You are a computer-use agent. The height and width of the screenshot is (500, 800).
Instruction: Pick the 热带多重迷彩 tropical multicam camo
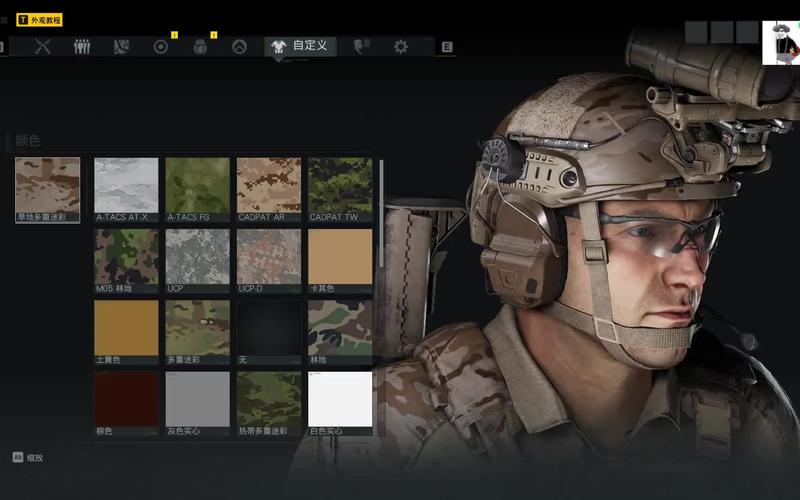[x=269, y=399]
